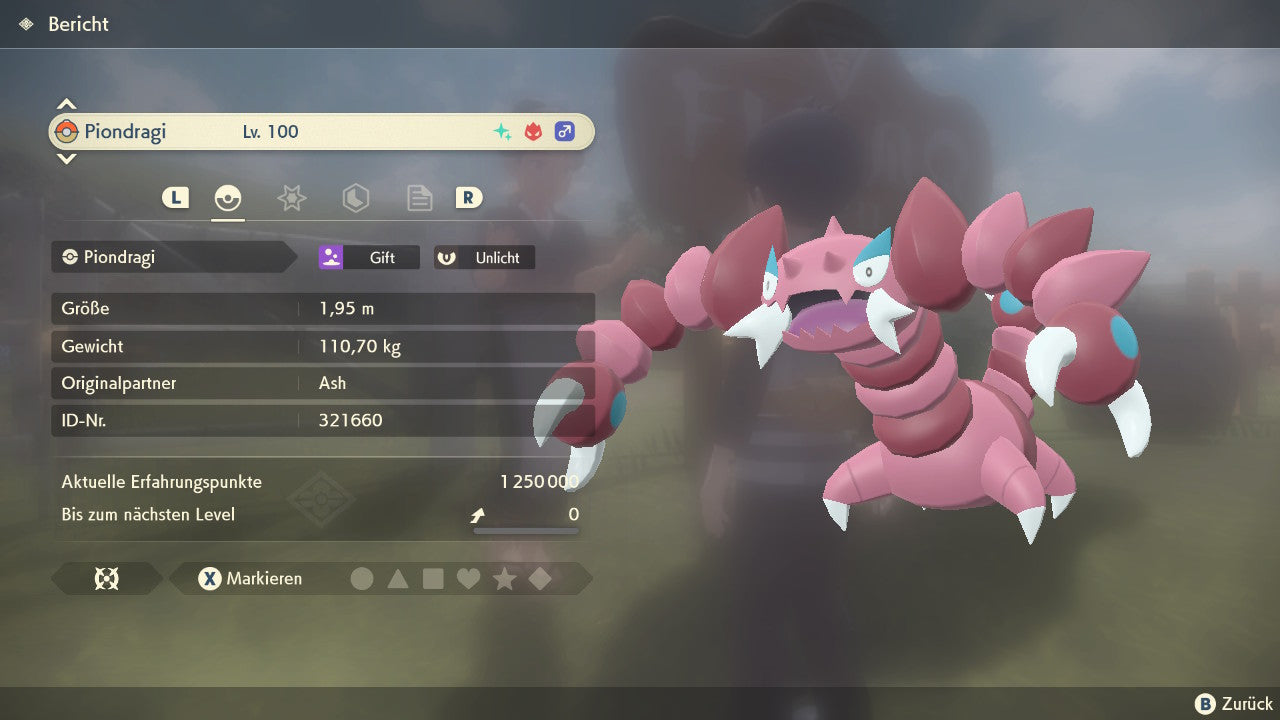The height and width of the screenshot is (720, 1280).
Task: Click the red alpha Pokémon icon
Action: (x=534, y=132)
